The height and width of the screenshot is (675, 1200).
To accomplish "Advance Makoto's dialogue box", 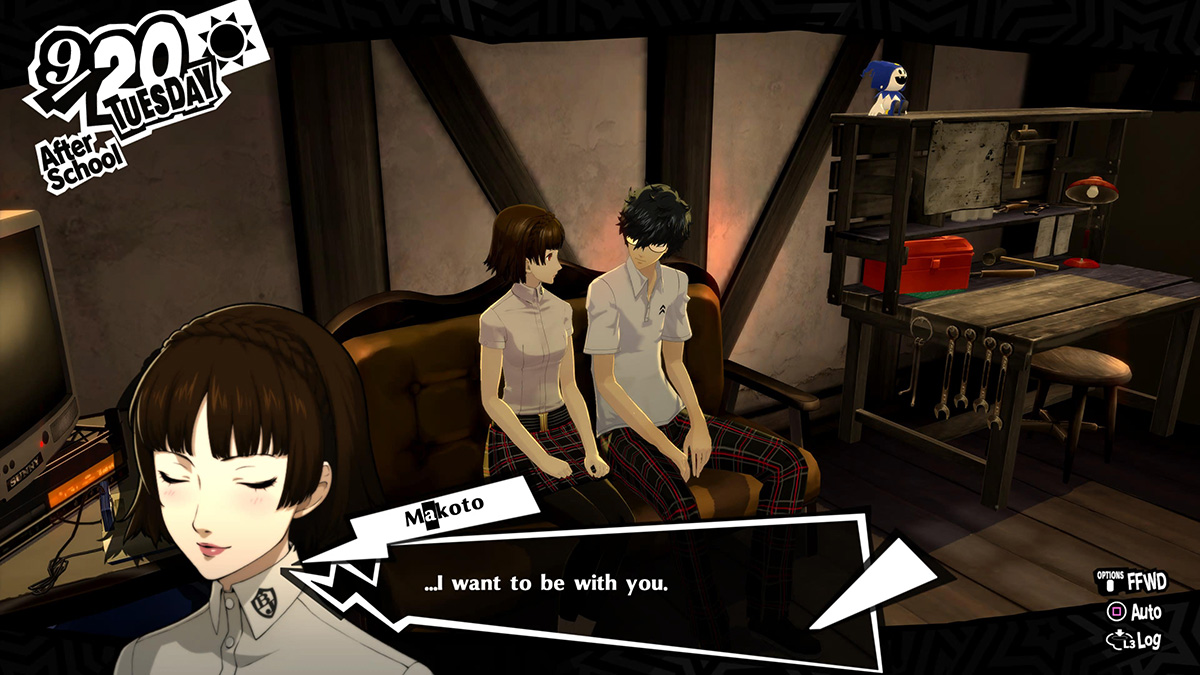I will 600,585.
